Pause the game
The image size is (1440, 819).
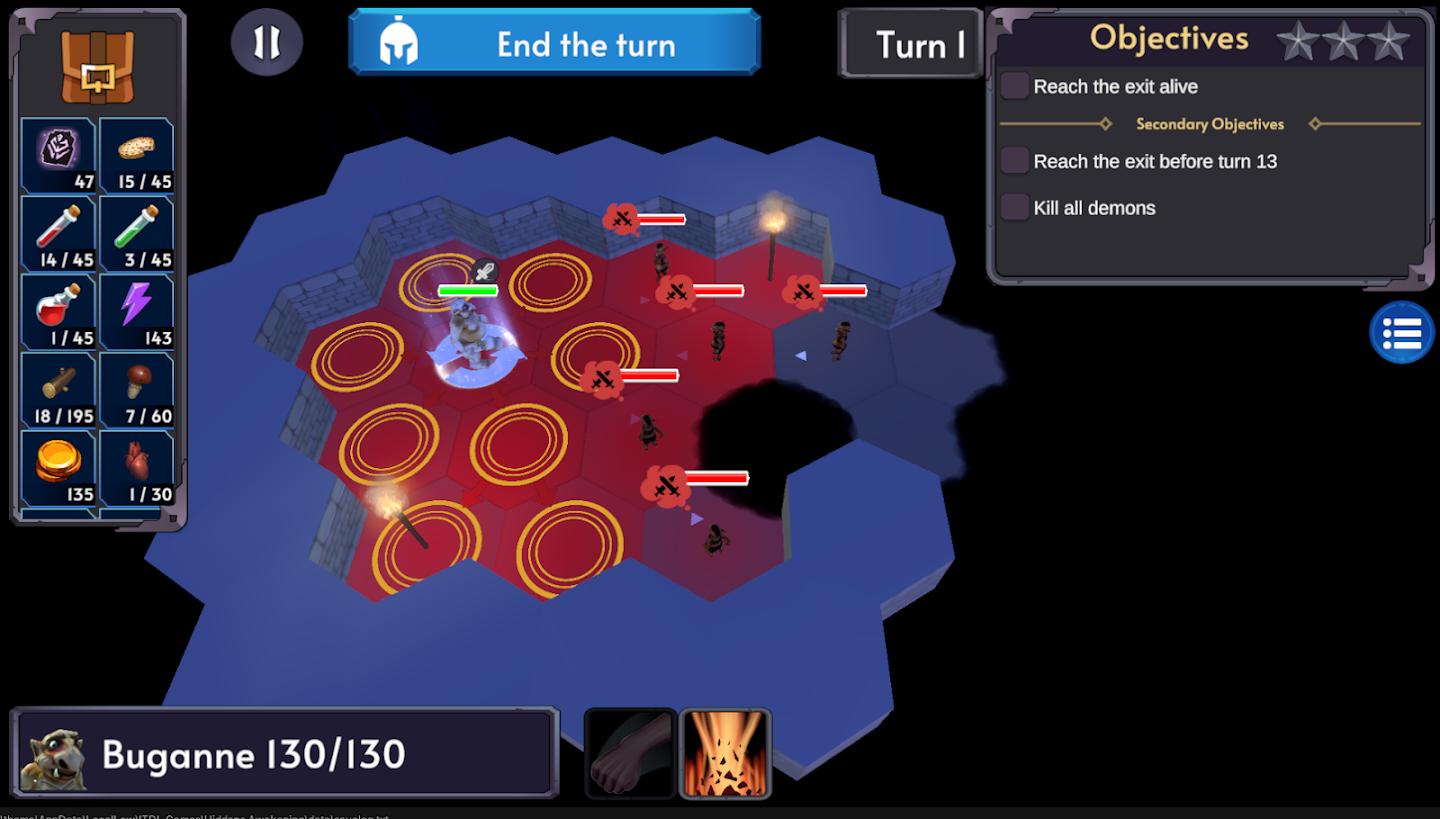266,42
